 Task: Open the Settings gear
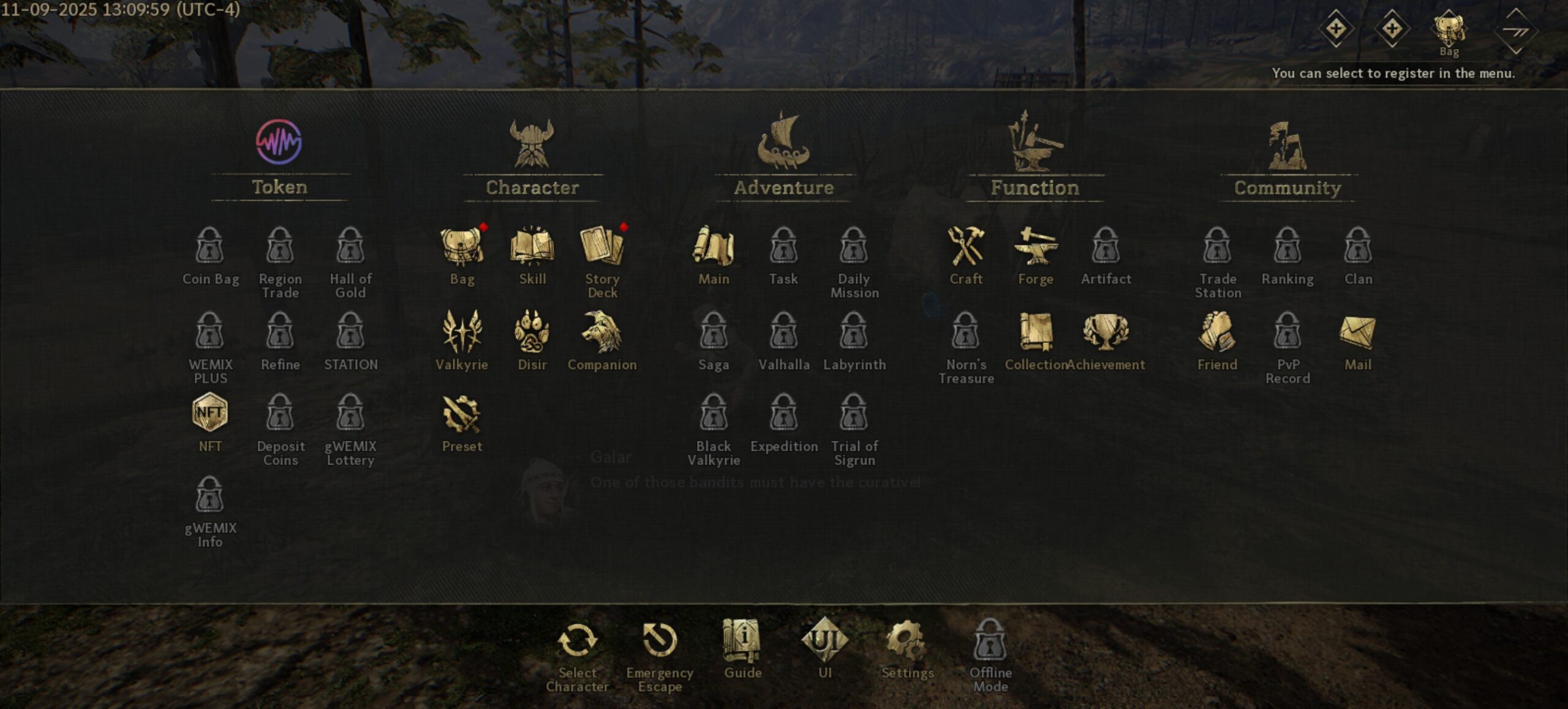pos(907,642)
